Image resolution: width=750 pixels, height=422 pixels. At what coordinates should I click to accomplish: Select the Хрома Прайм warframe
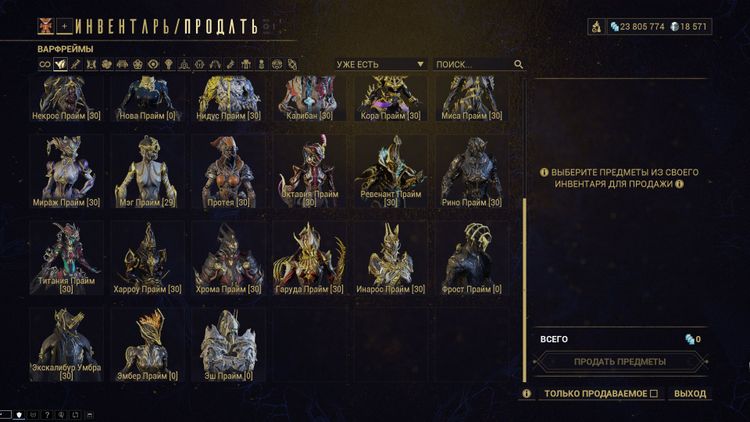click(228, 258)
